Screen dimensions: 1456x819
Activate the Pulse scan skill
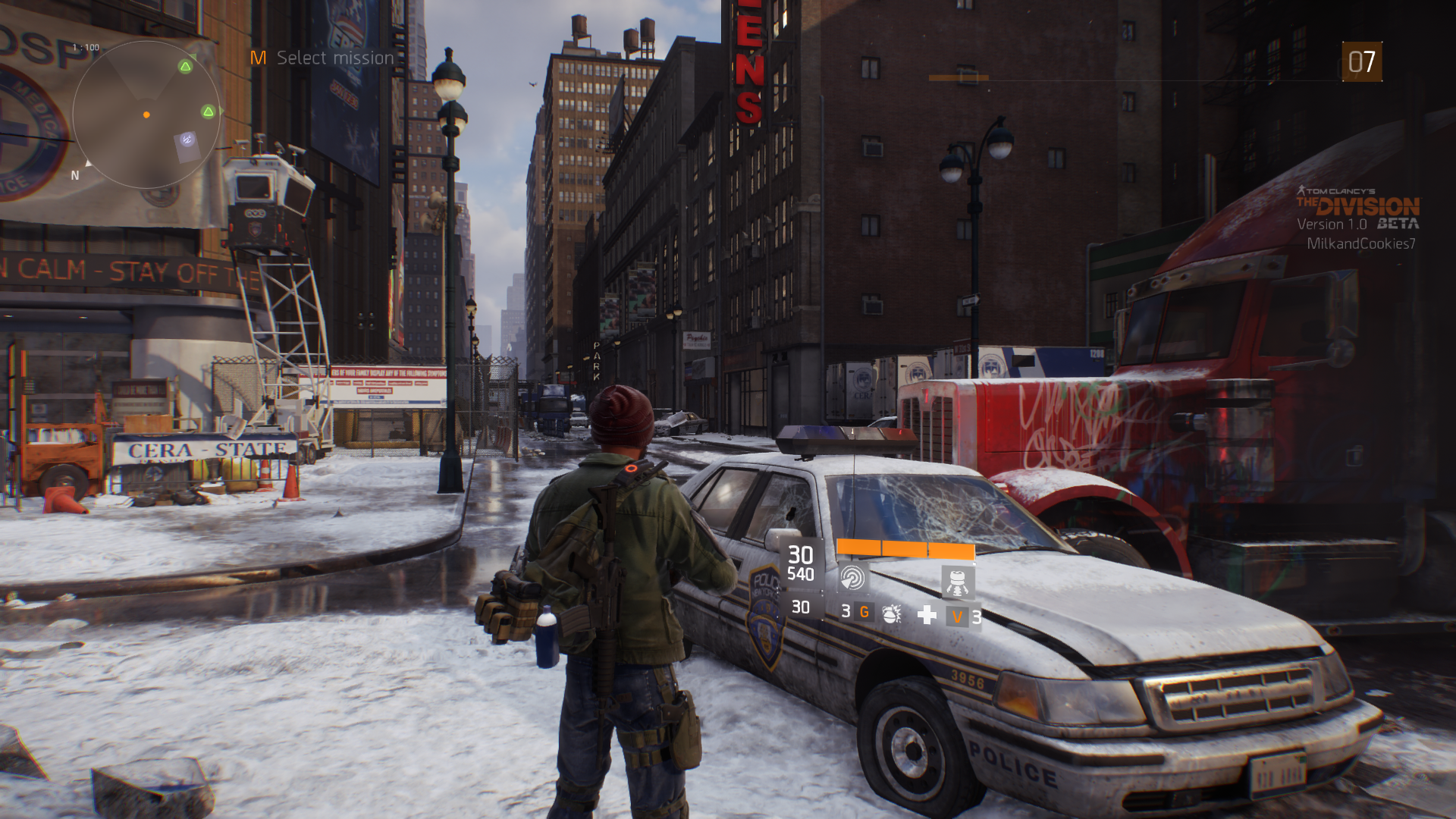[852, 579]
